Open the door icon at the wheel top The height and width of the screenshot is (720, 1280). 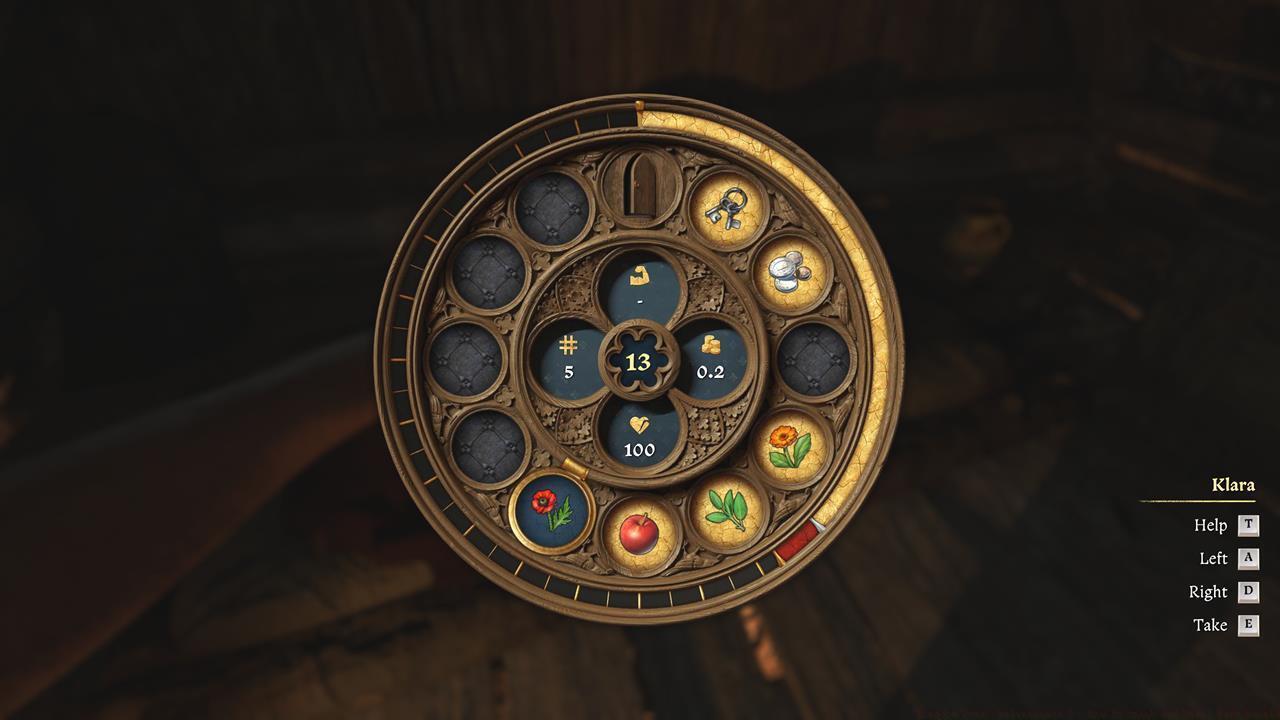(x=640, y=187)
